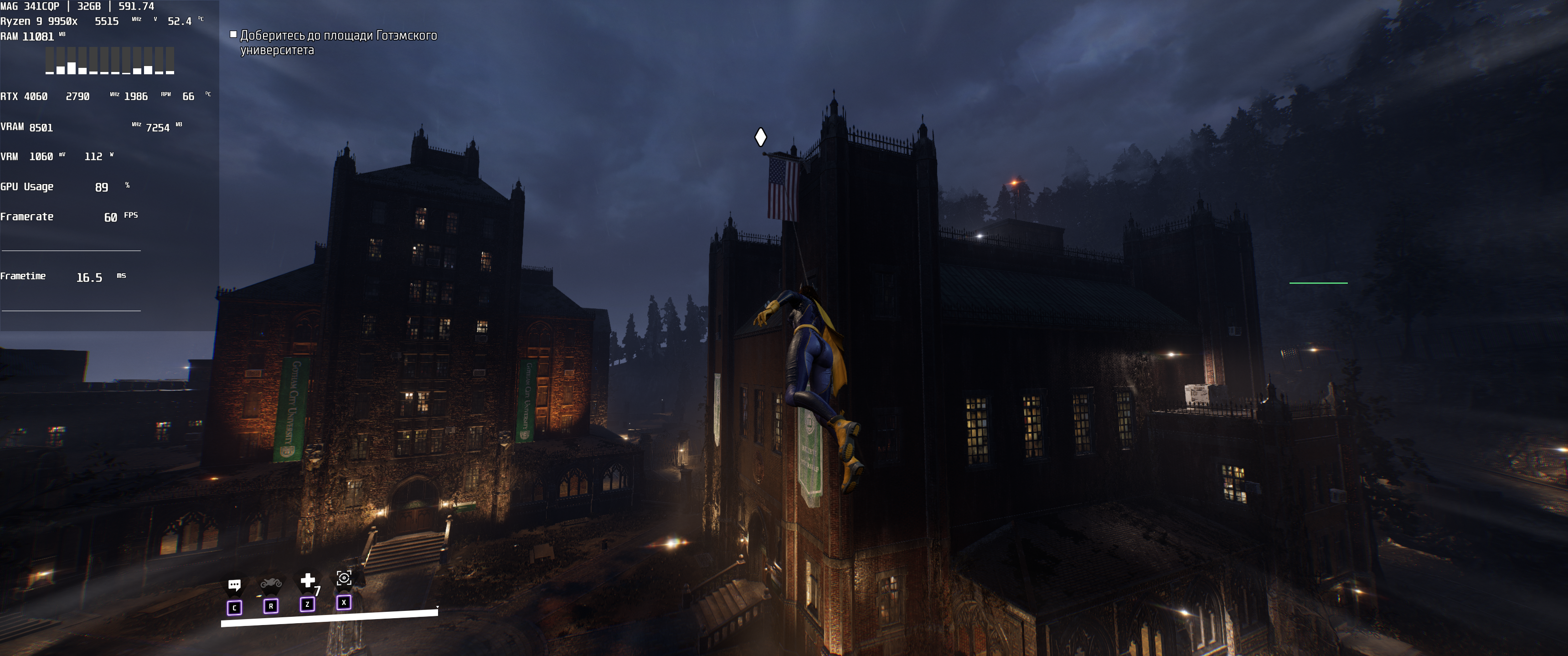
Task: Click the Framerate row in the performance overlay
Action: (69, 217)
